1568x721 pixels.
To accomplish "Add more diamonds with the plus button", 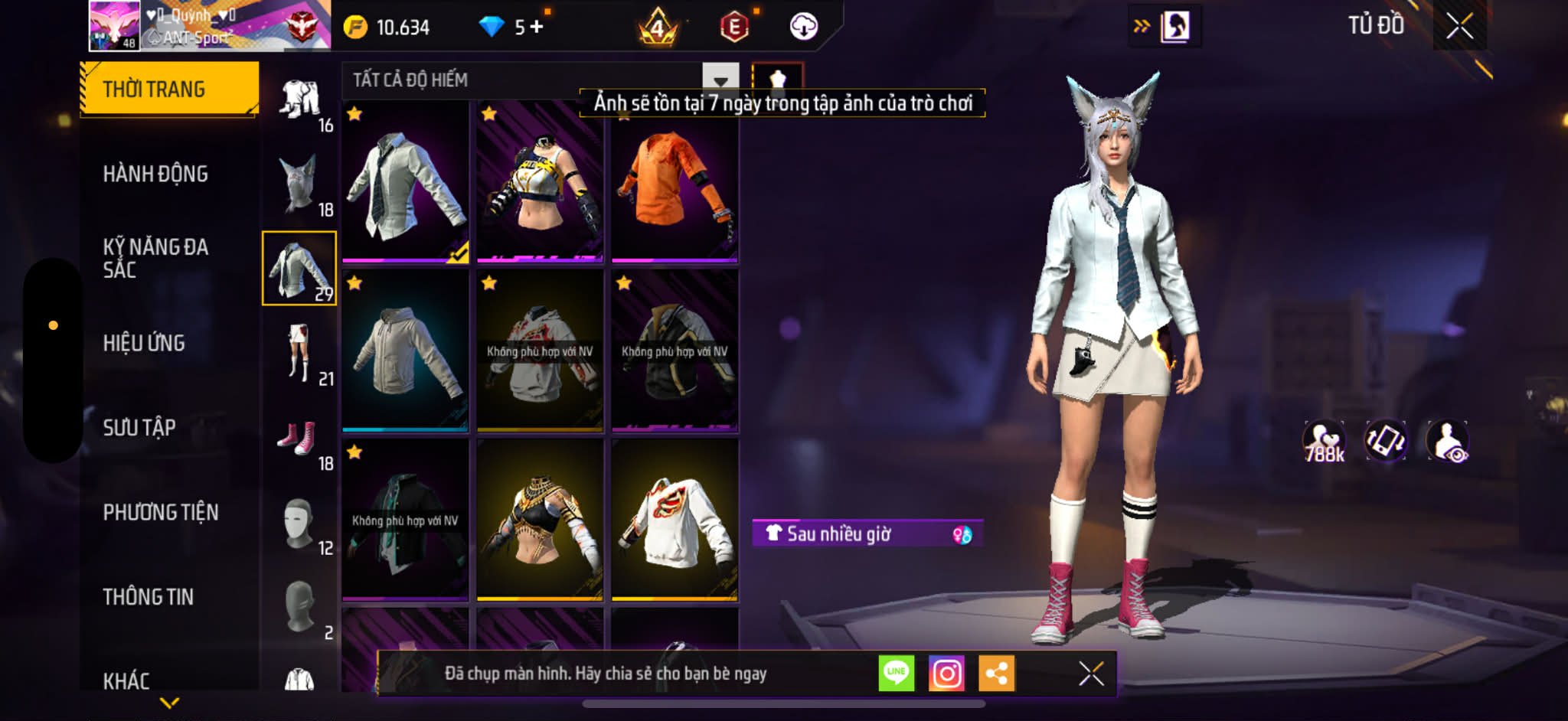I will [x=536, y=27].
